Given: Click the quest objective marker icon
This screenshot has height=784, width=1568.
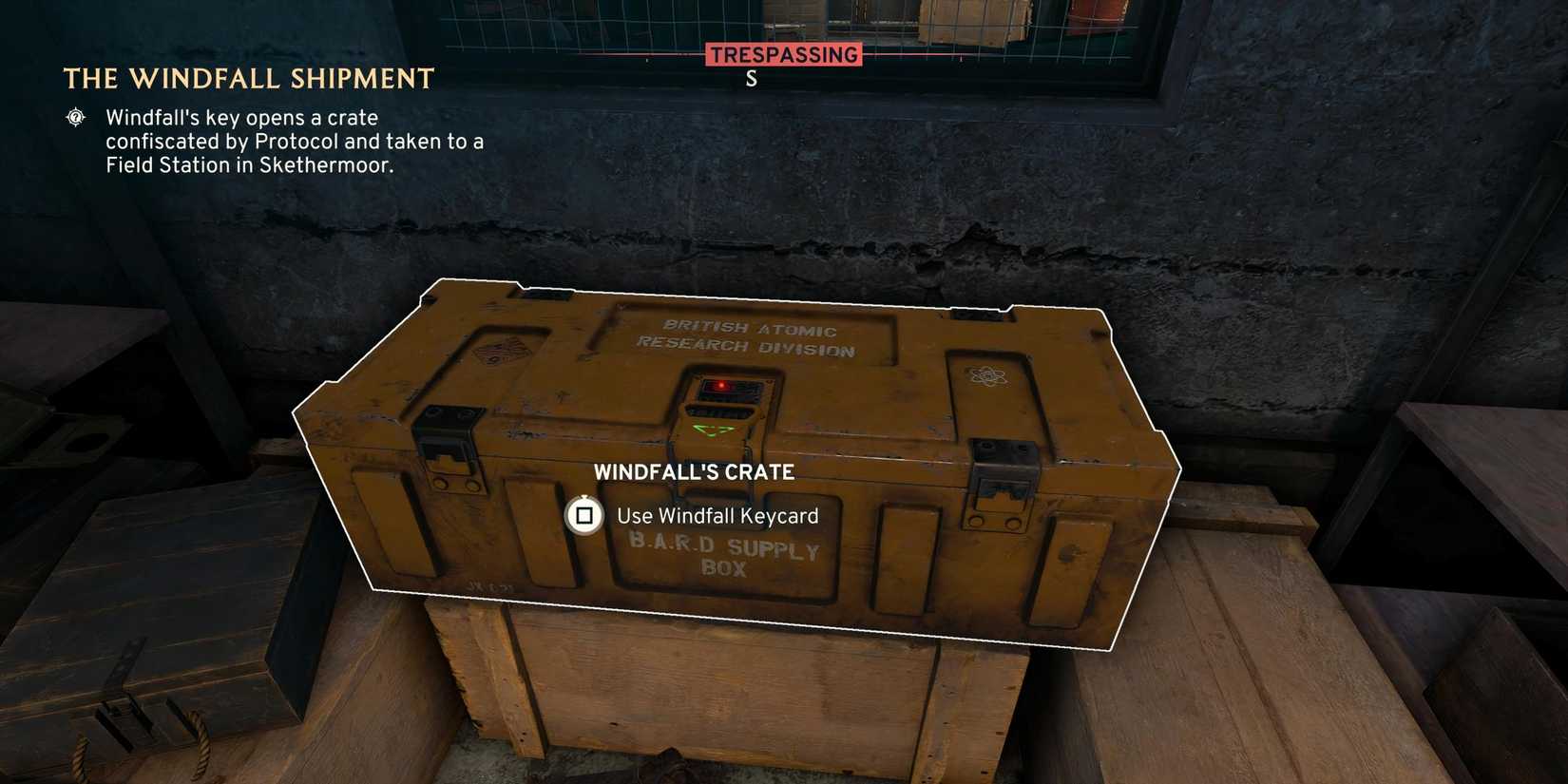Looking at the screenshot, I should [x=74, y=118].
